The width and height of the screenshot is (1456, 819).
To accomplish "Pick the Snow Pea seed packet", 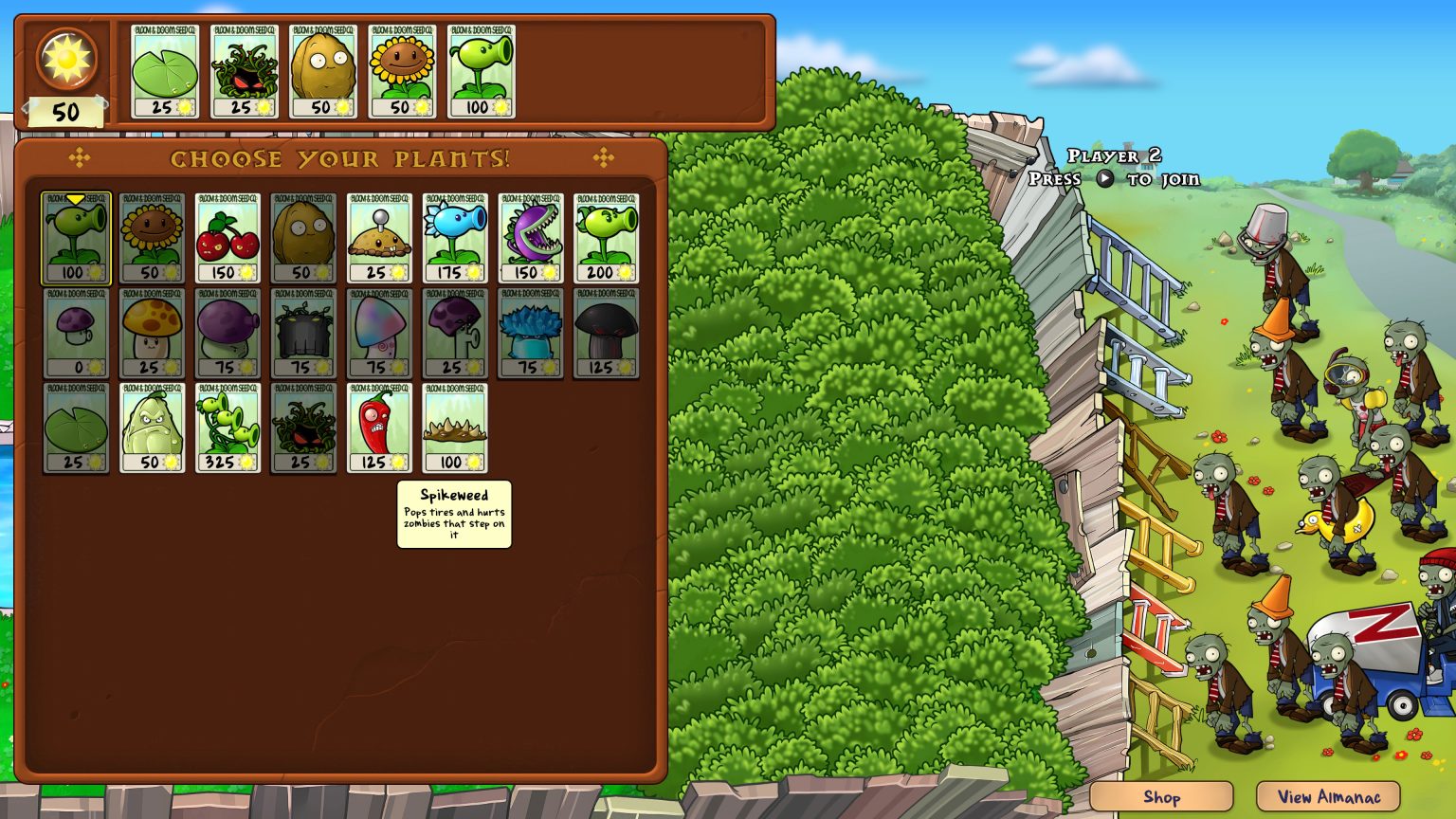I will click(455, 238).
